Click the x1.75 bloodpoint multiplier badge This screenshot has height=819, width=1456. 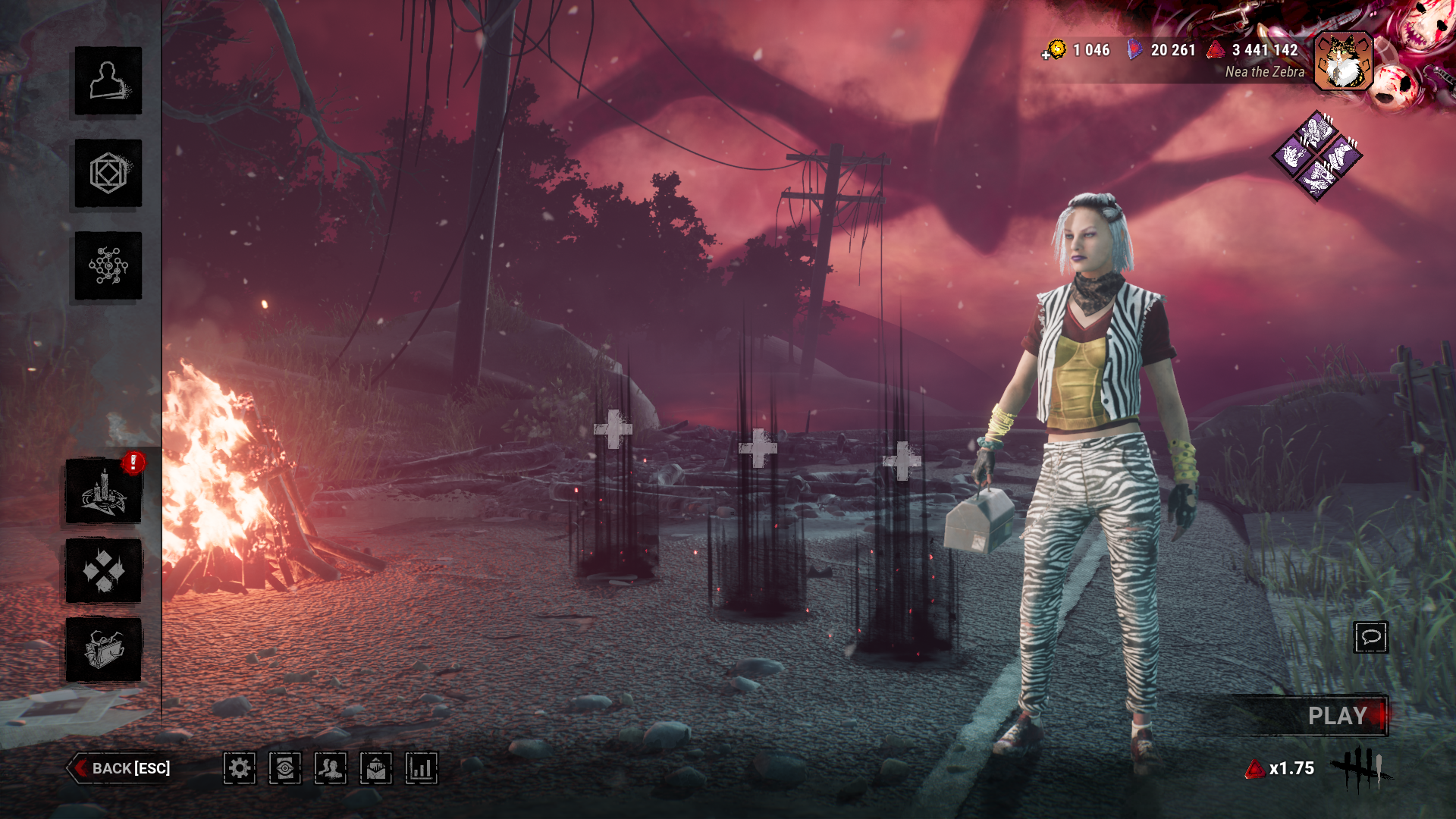point(1280,769)
